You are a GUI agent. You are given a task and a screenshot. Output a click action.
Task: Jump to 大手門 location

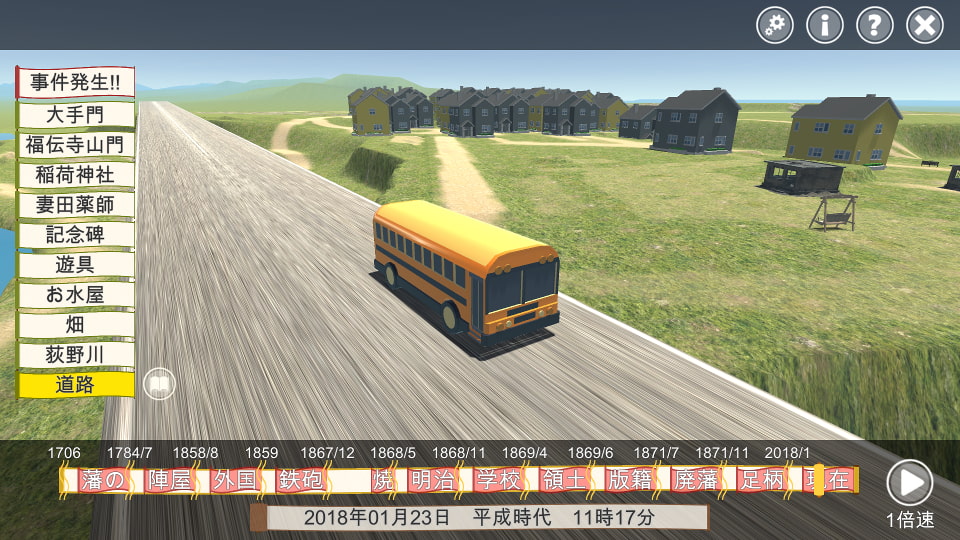(76, 114)
